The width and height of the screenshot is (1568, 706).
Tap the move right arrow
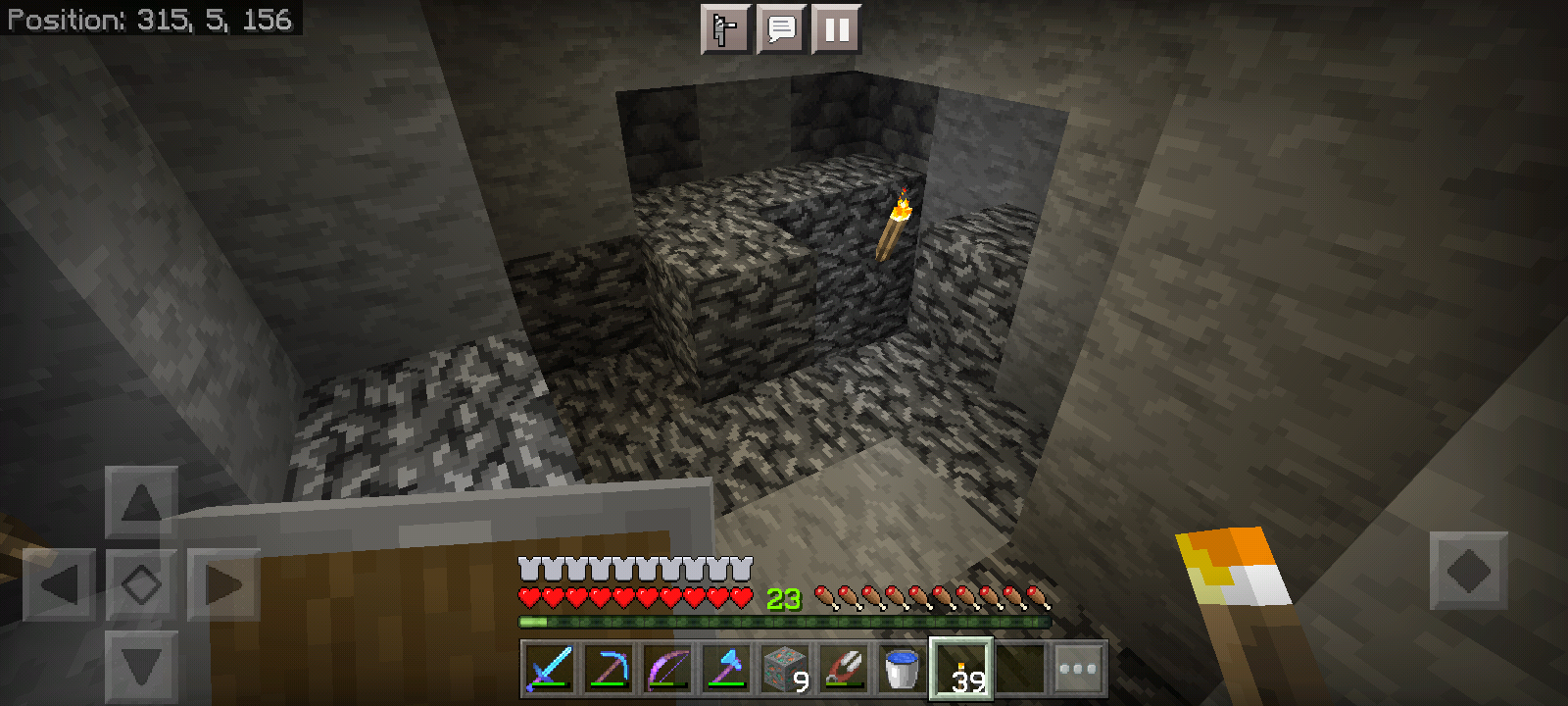[x=223, y=585]
